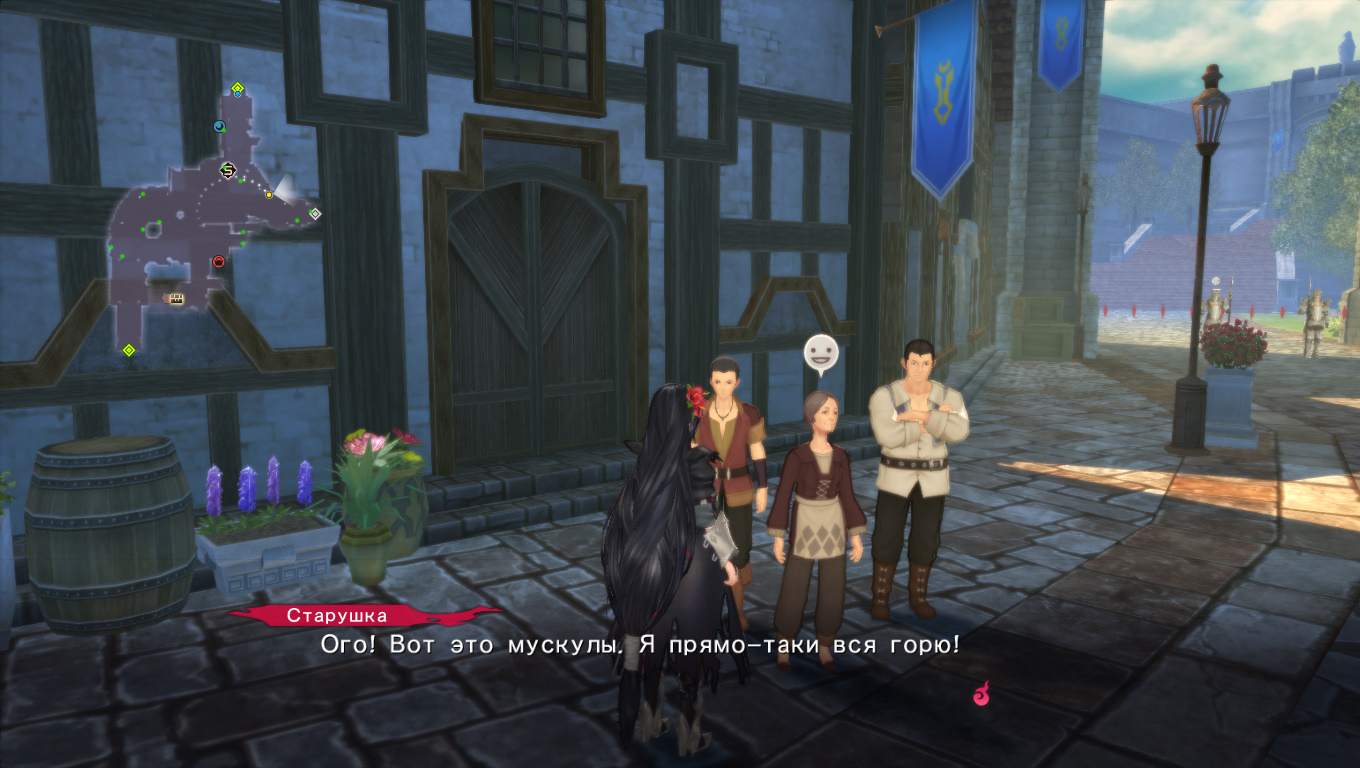Click the red mouth marker on the minimap

(218, 262)
